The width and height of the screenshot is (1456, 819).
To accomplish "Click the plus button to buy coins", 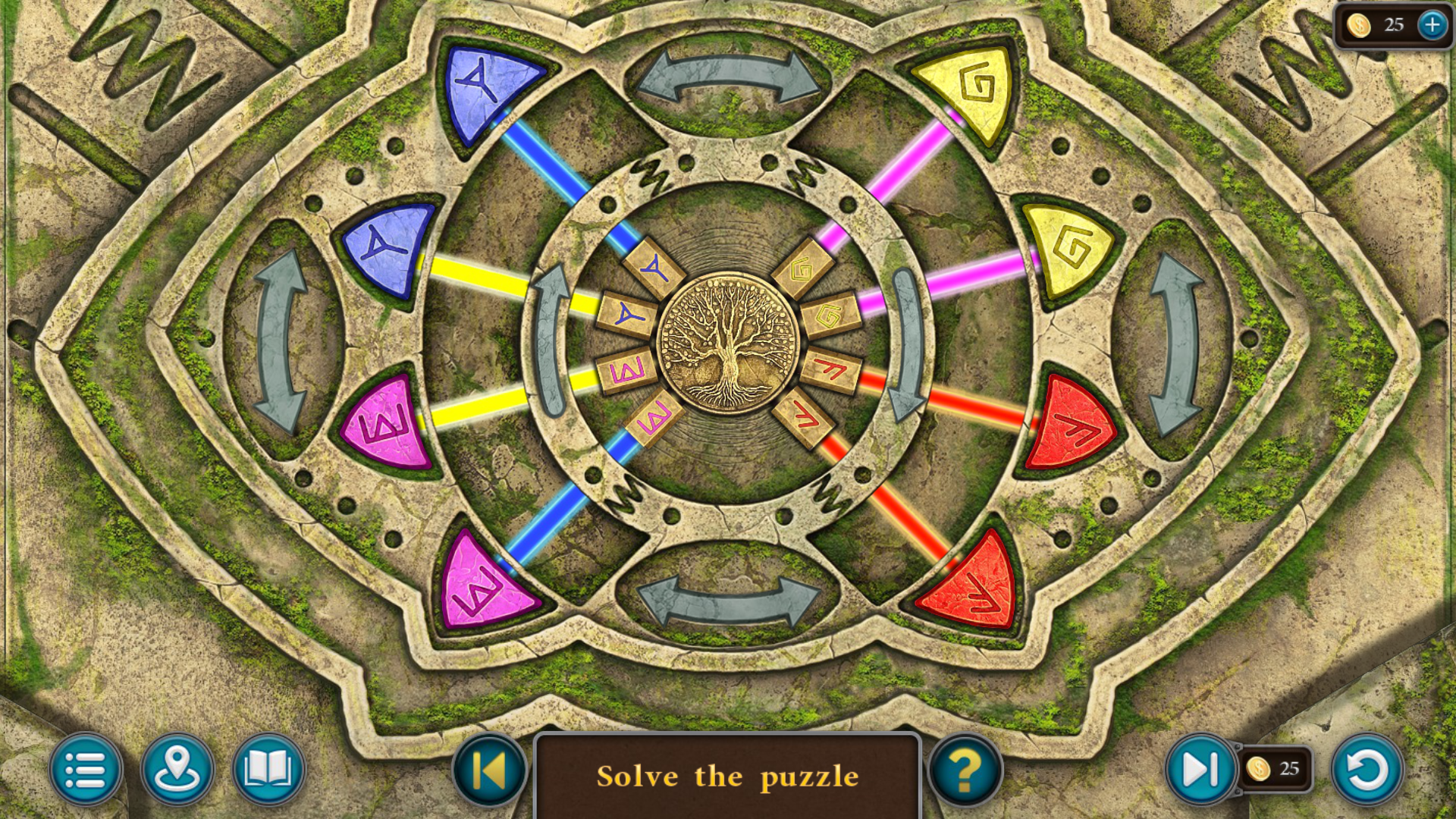I will pyautogui.click(x=1432, y=24).
